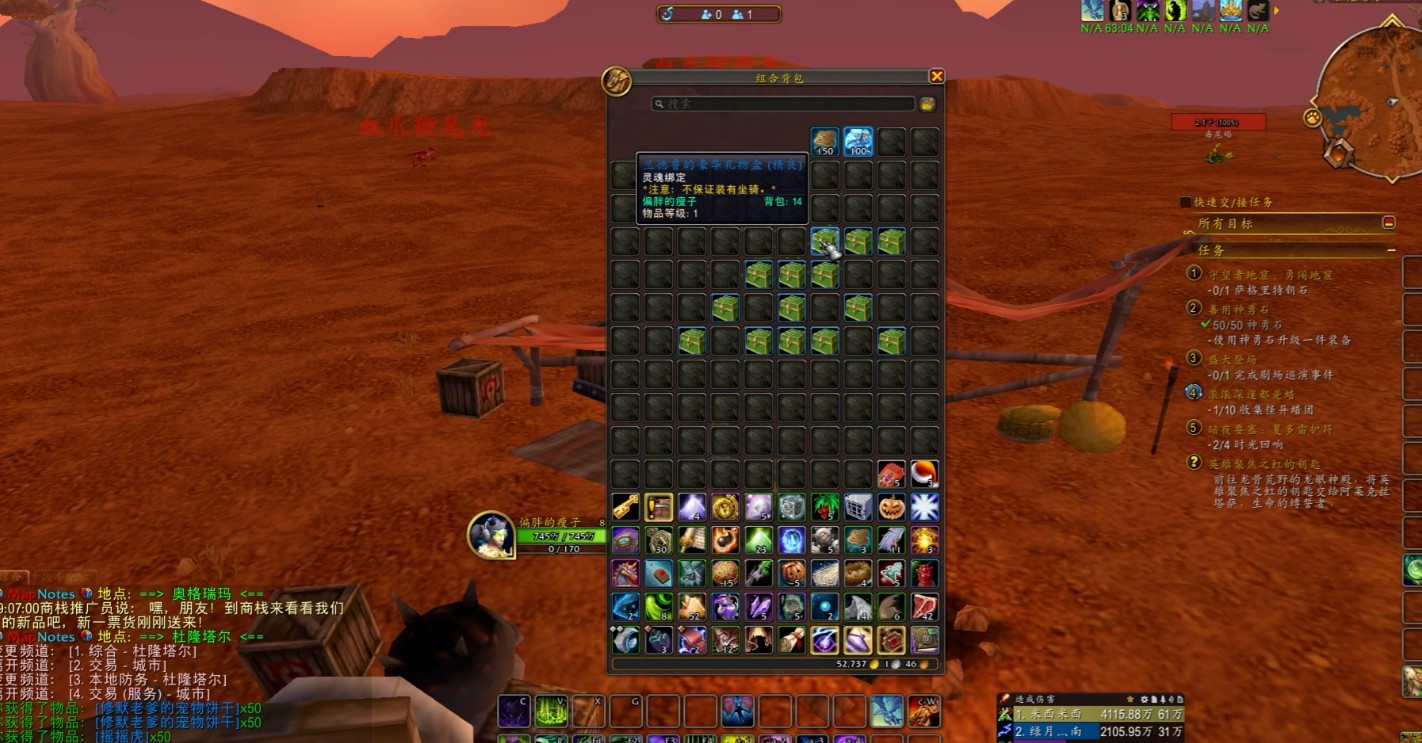Select the golden key item

[x=625, y=507]
